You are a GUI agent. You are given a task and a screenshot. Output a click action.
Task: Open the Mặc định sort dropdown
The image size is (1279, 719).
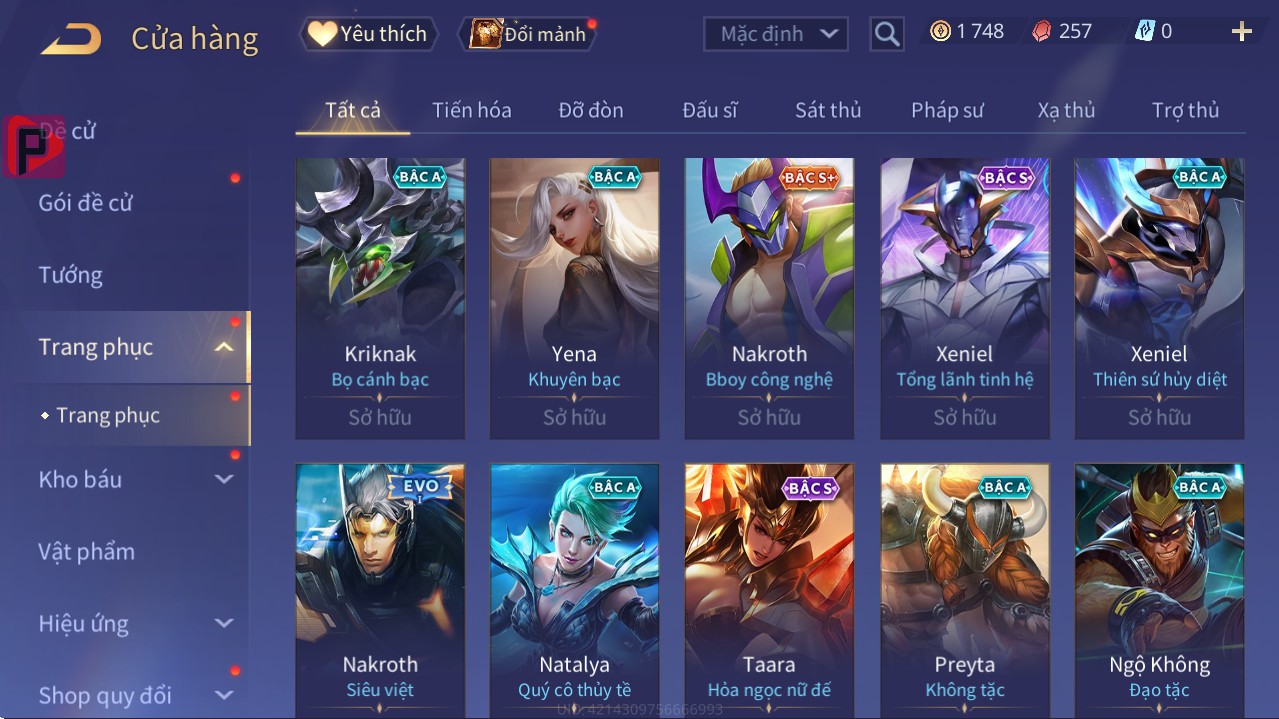[x=776, y=34]
